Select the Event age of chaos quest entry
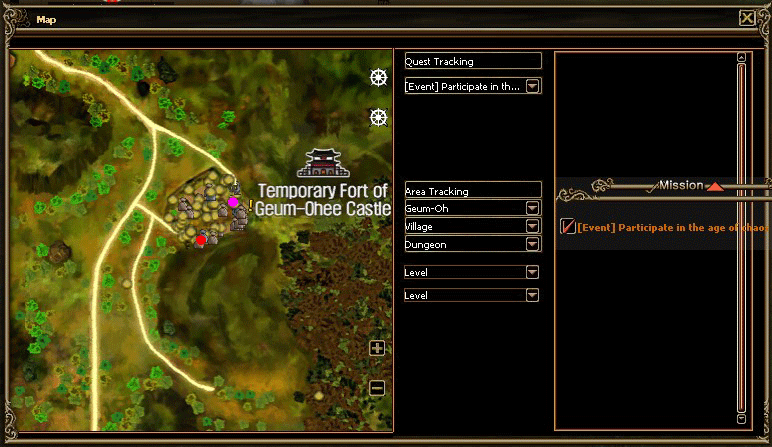Viewport: 772px width, 447px height. point(670,228)
